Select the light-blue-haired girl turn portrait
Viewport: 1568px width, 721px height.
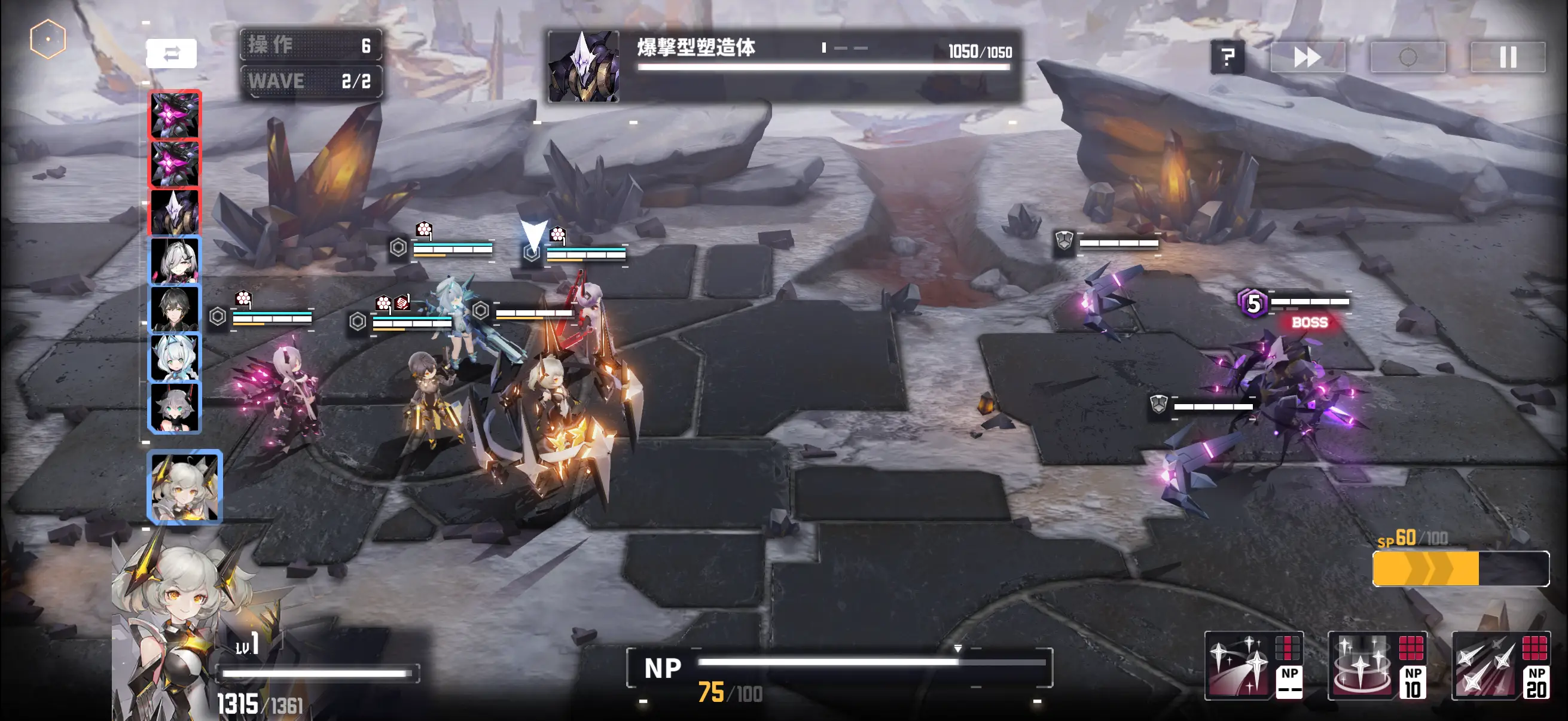pyautogui.click(x=175, y=358)
